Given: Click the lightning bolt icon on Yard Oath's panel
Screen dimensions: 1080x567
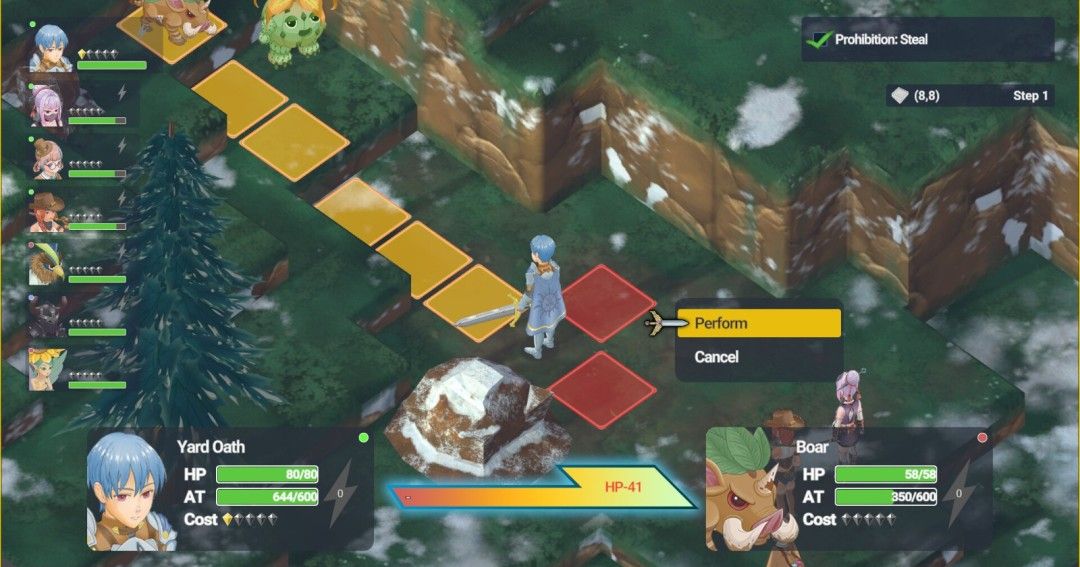Looking at the screenshot, I should click(341, 492).
